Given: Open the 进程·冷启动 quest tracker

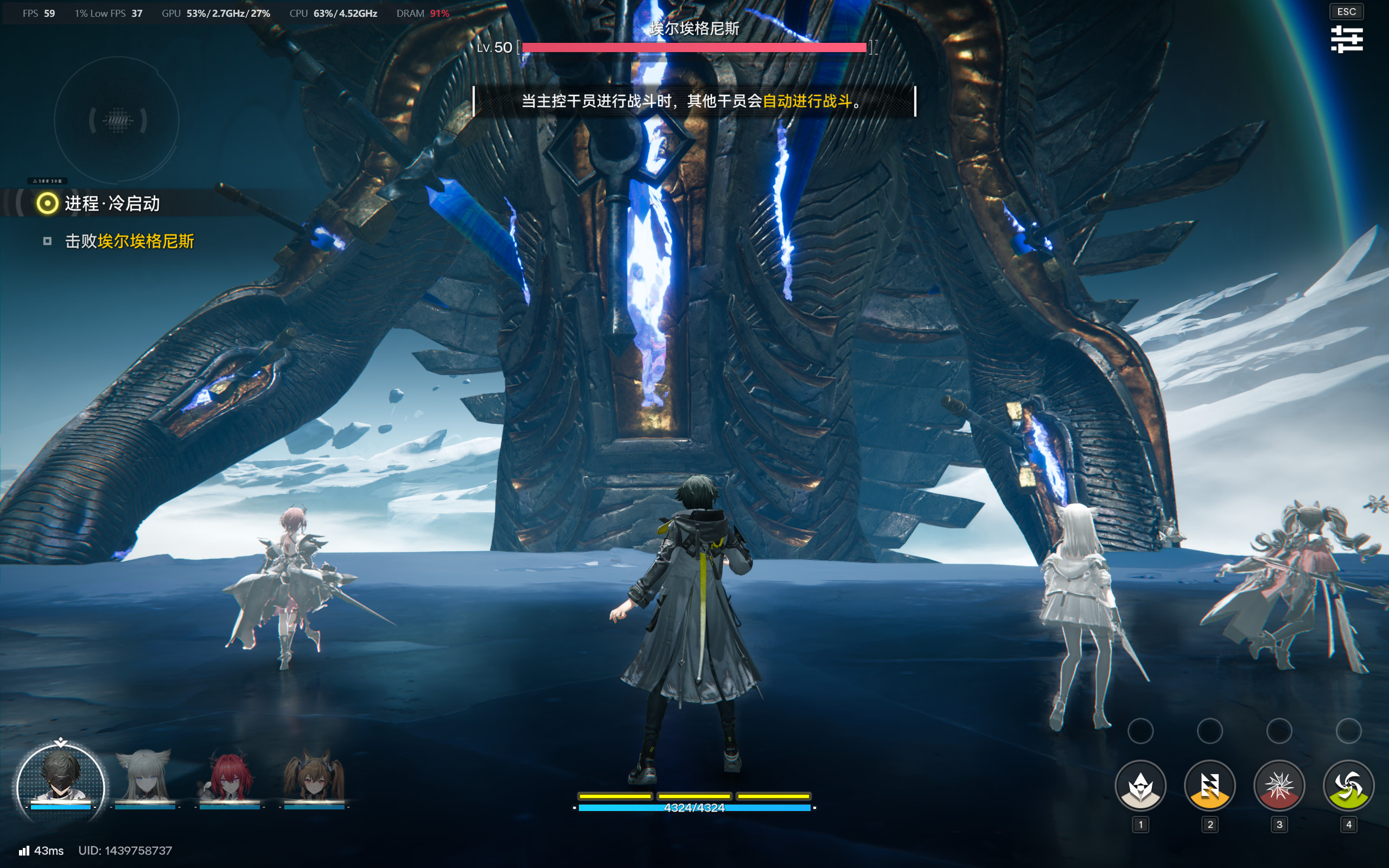Looking at the screenshot, I should (112, 203).
